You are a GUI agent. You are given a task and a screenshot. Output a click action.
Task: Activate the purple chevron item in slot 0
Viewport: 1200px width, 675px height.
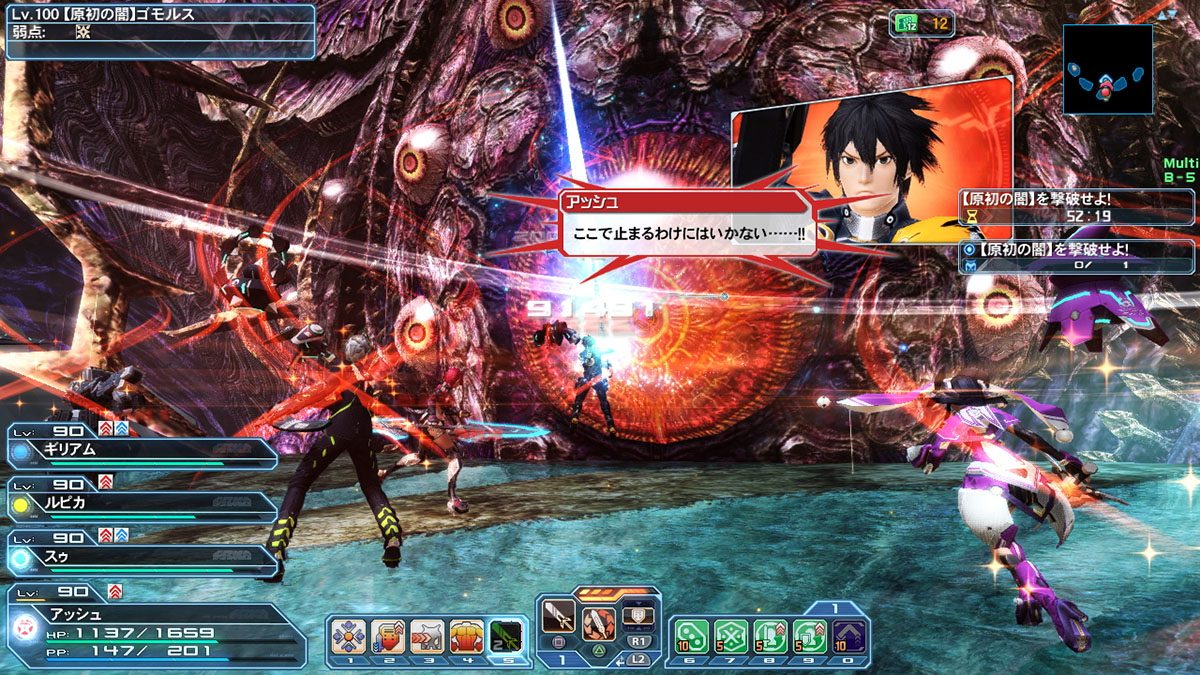[x=848, y=636]
